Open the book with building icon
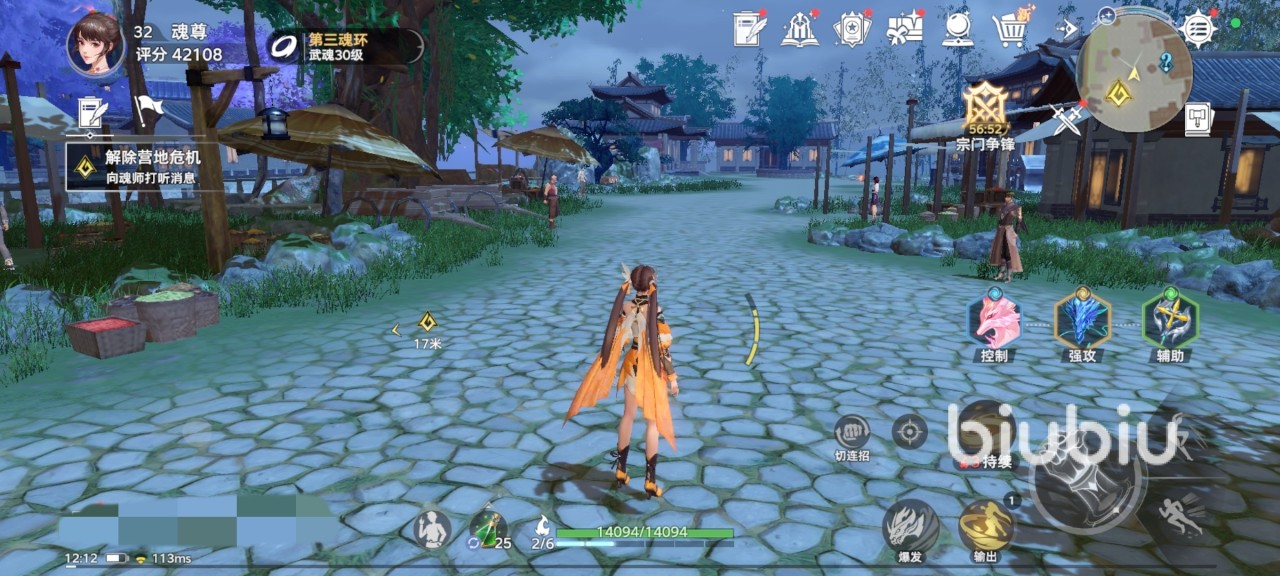The width and height of the screenshot is (1280, 576). pos(799,29)
